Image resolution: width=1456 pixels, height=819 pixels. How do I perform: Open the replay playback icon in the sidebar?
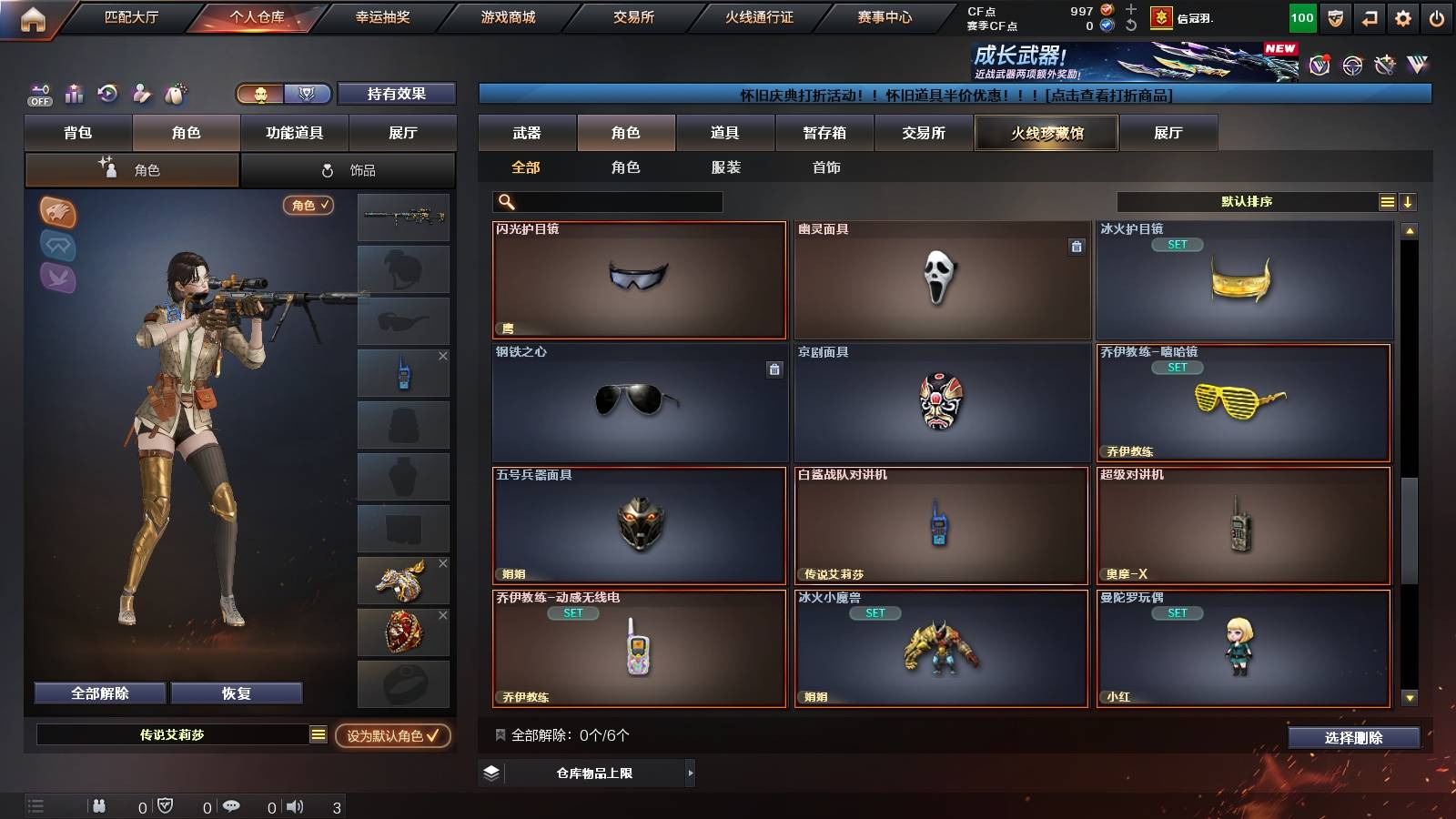[107, 93]
